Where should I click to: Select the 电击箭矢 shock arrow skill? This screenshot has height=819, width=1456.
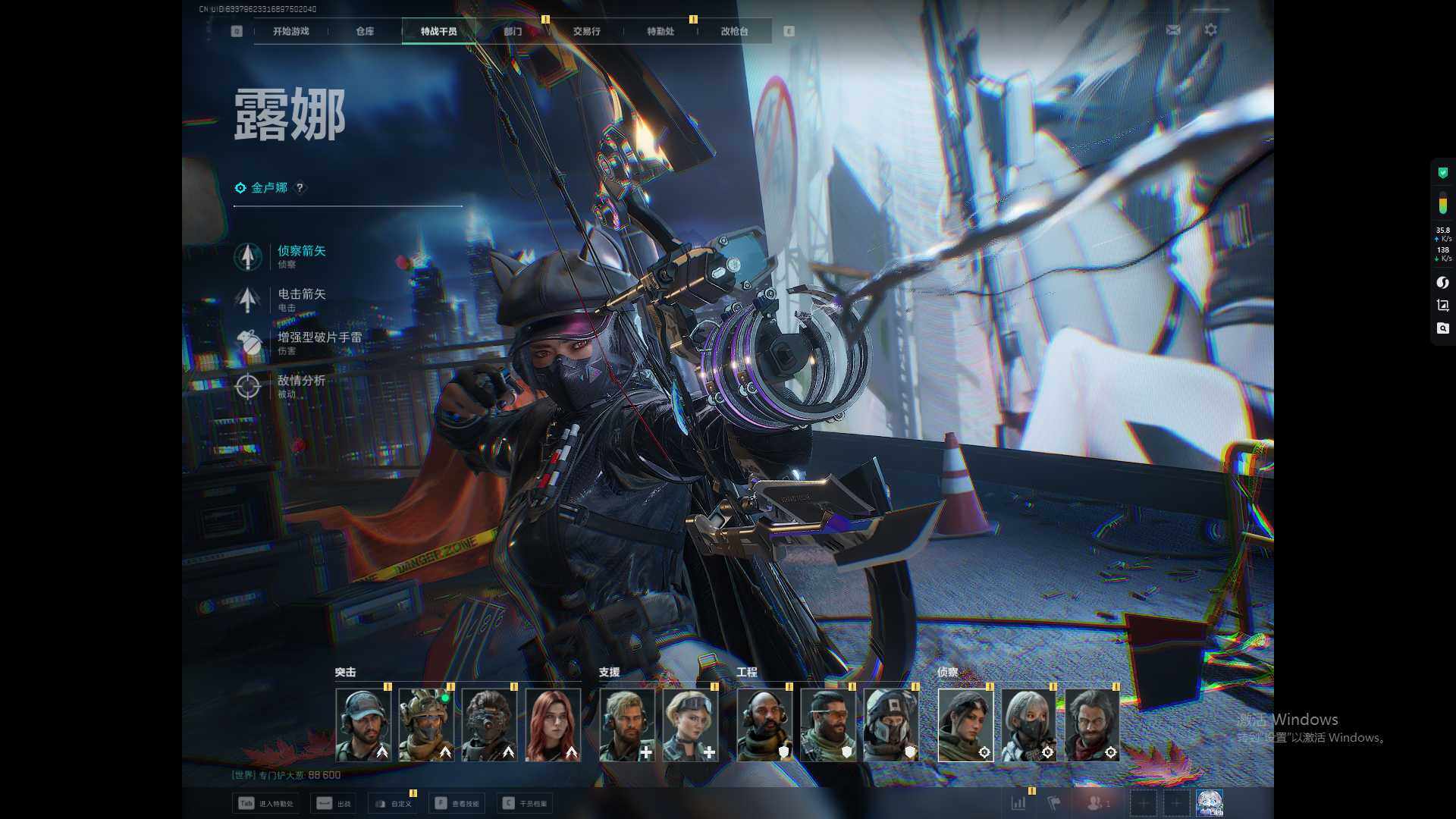(x=301, y=299)
